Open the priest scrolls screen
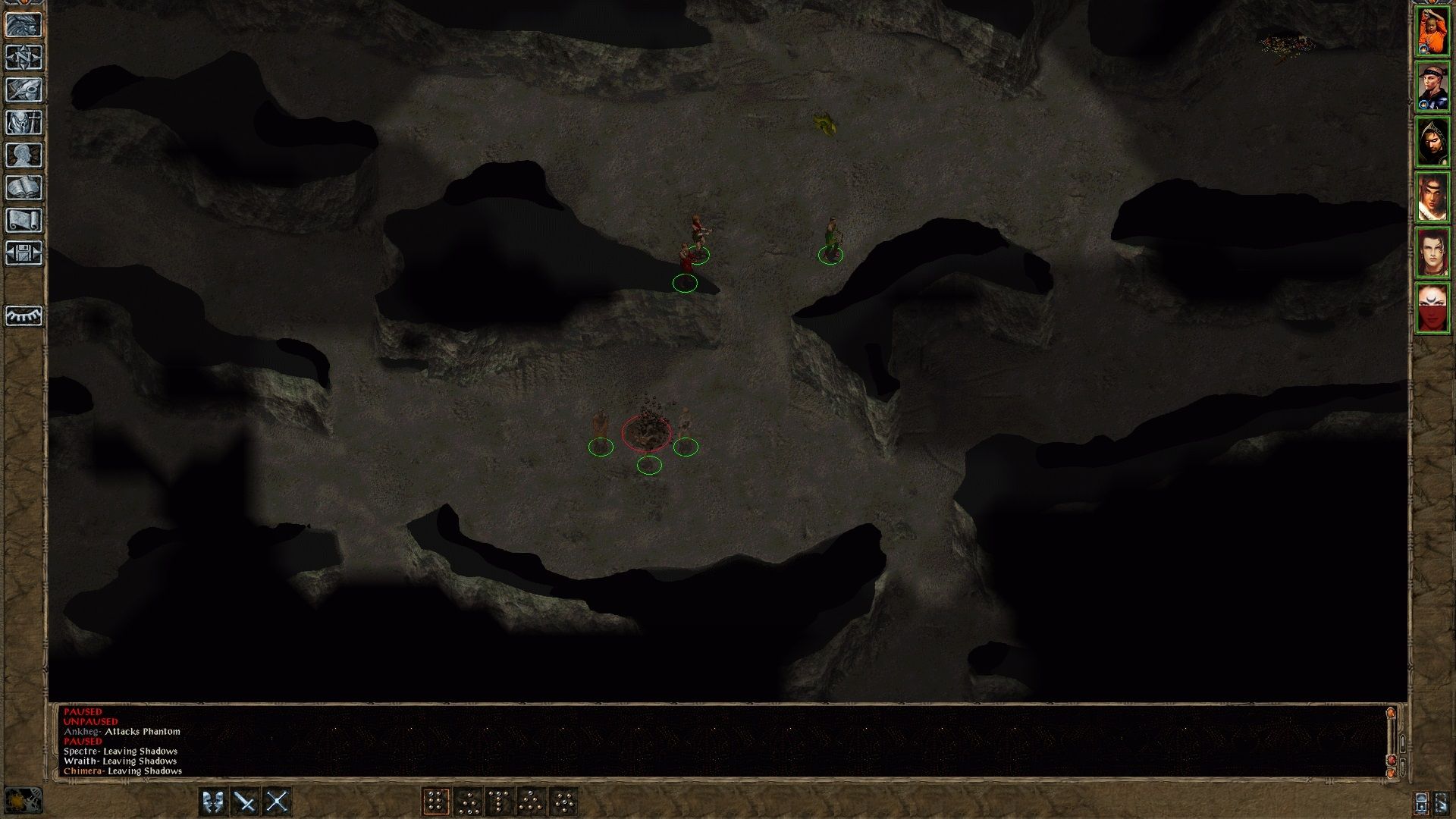The width and height of the screenshot is (1456, 819). [25, 221]
